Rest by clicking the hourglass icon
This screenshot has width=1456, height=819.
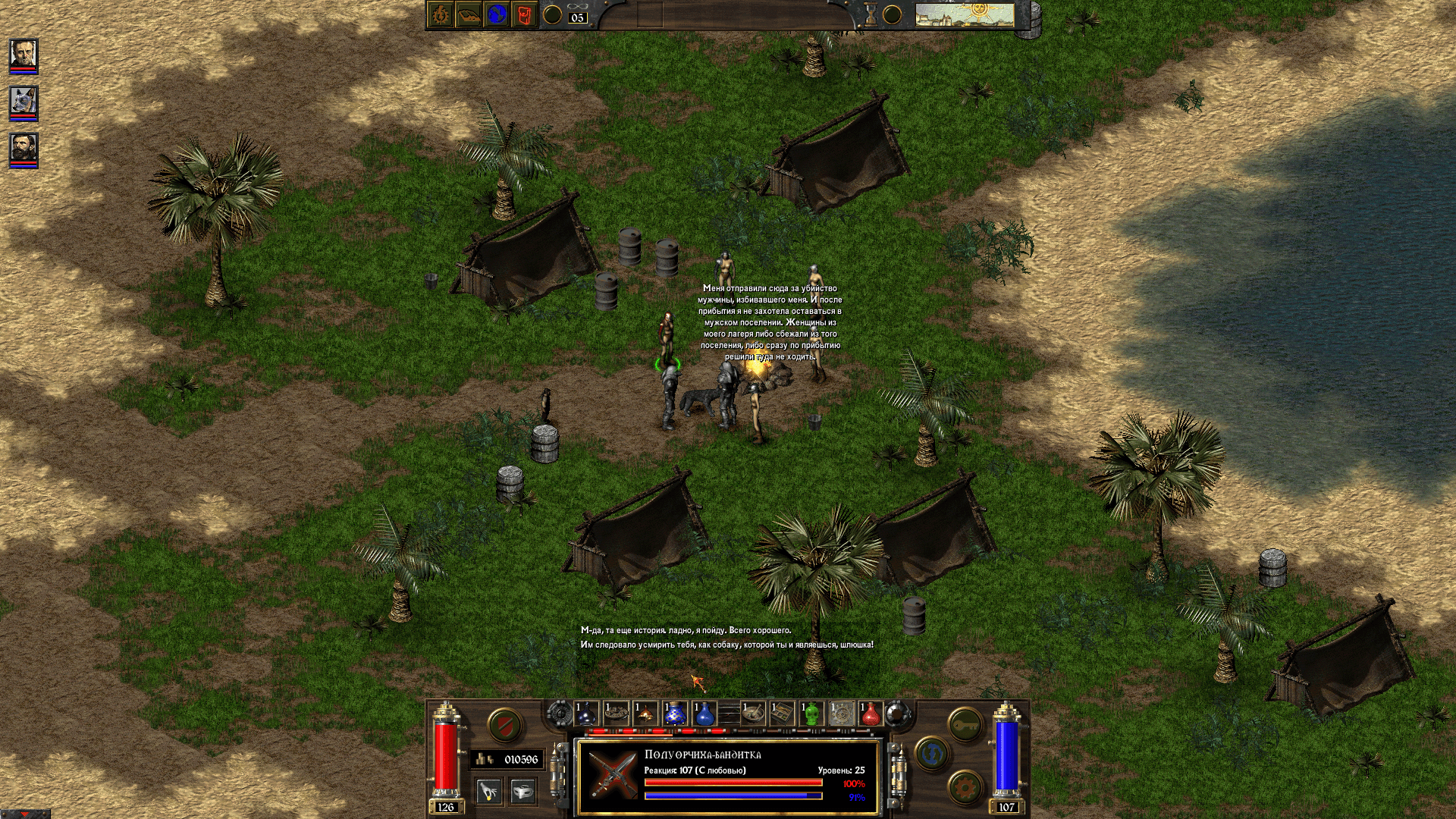(x=872, y=13)
